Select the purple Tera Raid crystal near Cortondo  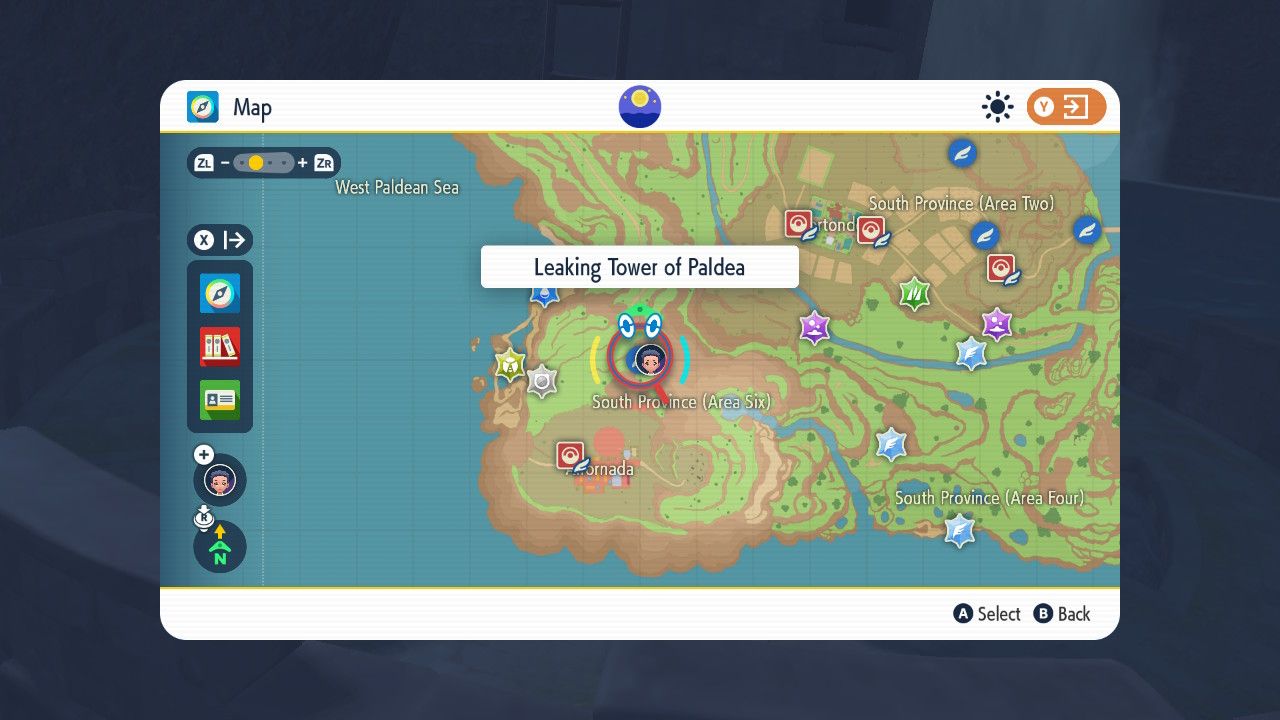point(814,327)
